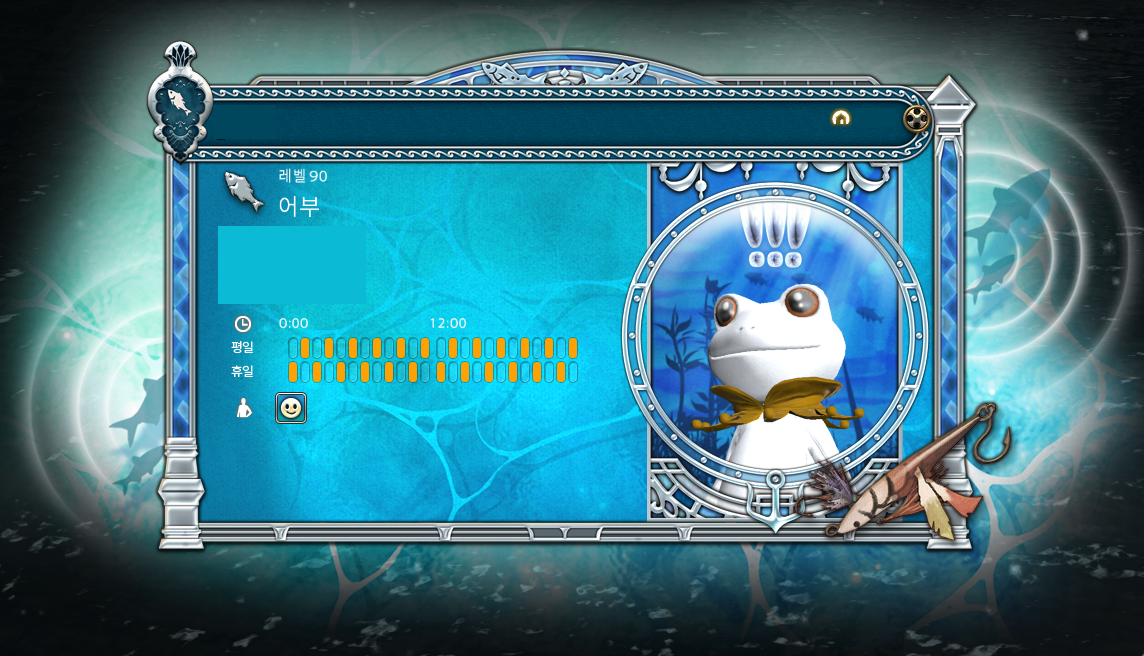This screenshot has width=1144, height=656.
Task: Click the Fisher job fish icon
Action: pyautogui.click(x=243, y=190)
